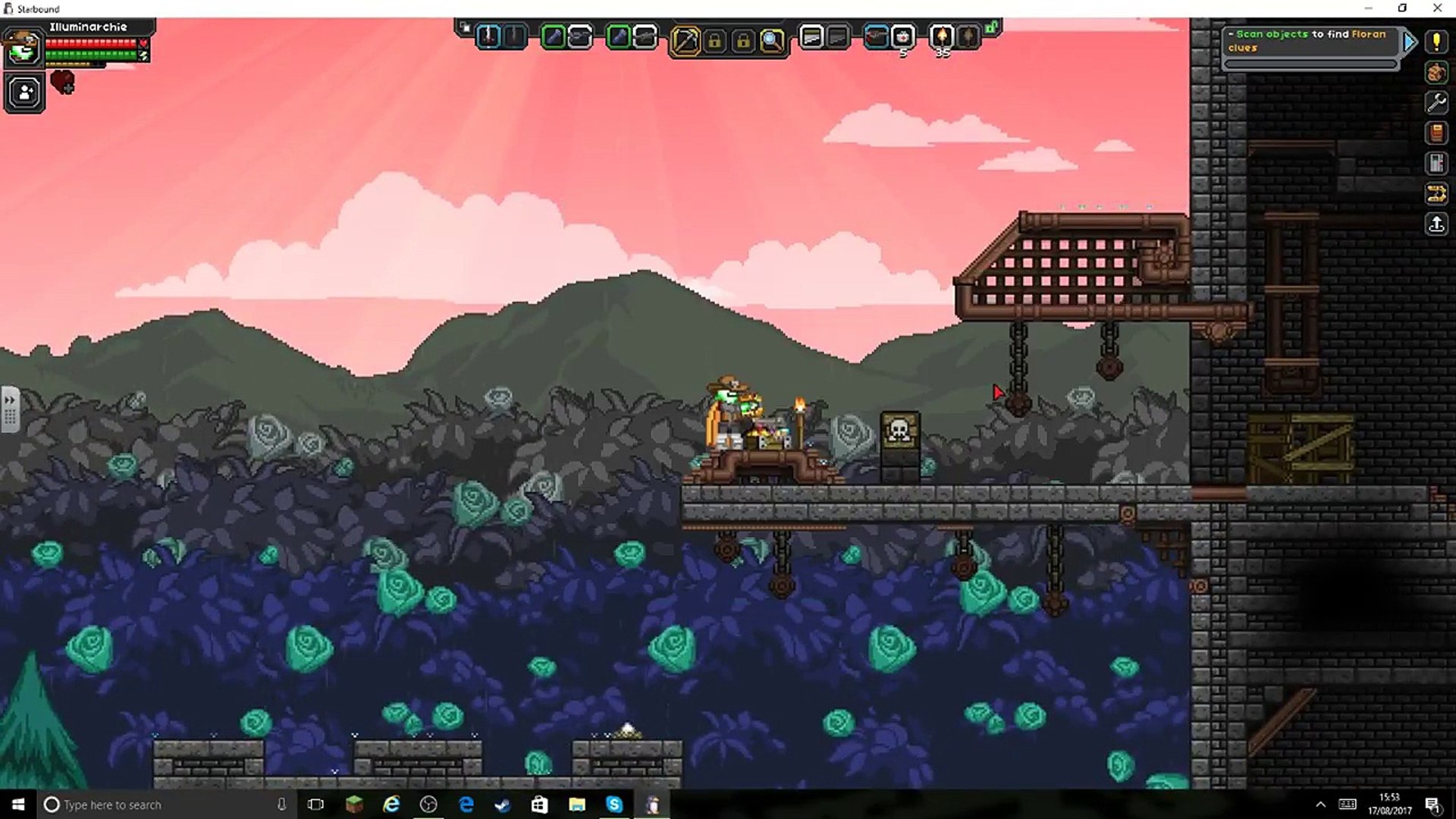Select the medkit slot with 5 remaining
Viewport: 1456px width, 819px height.
(902, 37)
